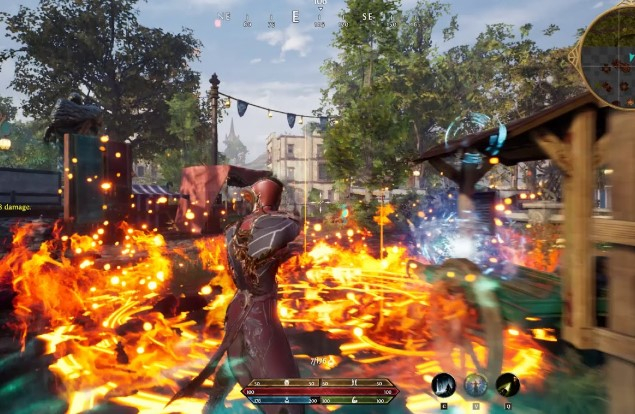
Task: Use the glowing figure ability icon
Action: coord(475,385)
